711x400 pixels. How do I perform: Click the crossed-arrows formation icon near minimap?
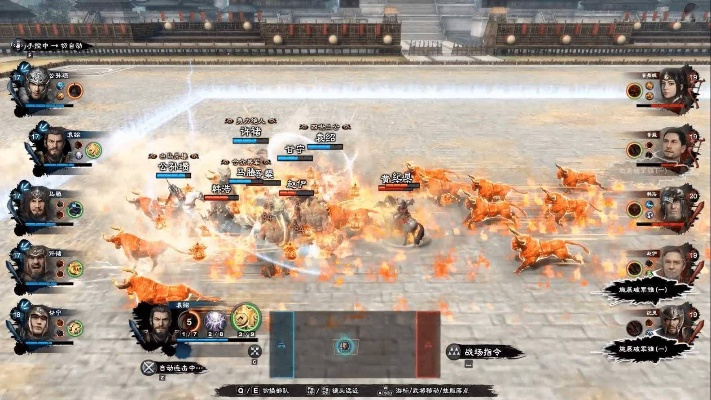point(254,350)
